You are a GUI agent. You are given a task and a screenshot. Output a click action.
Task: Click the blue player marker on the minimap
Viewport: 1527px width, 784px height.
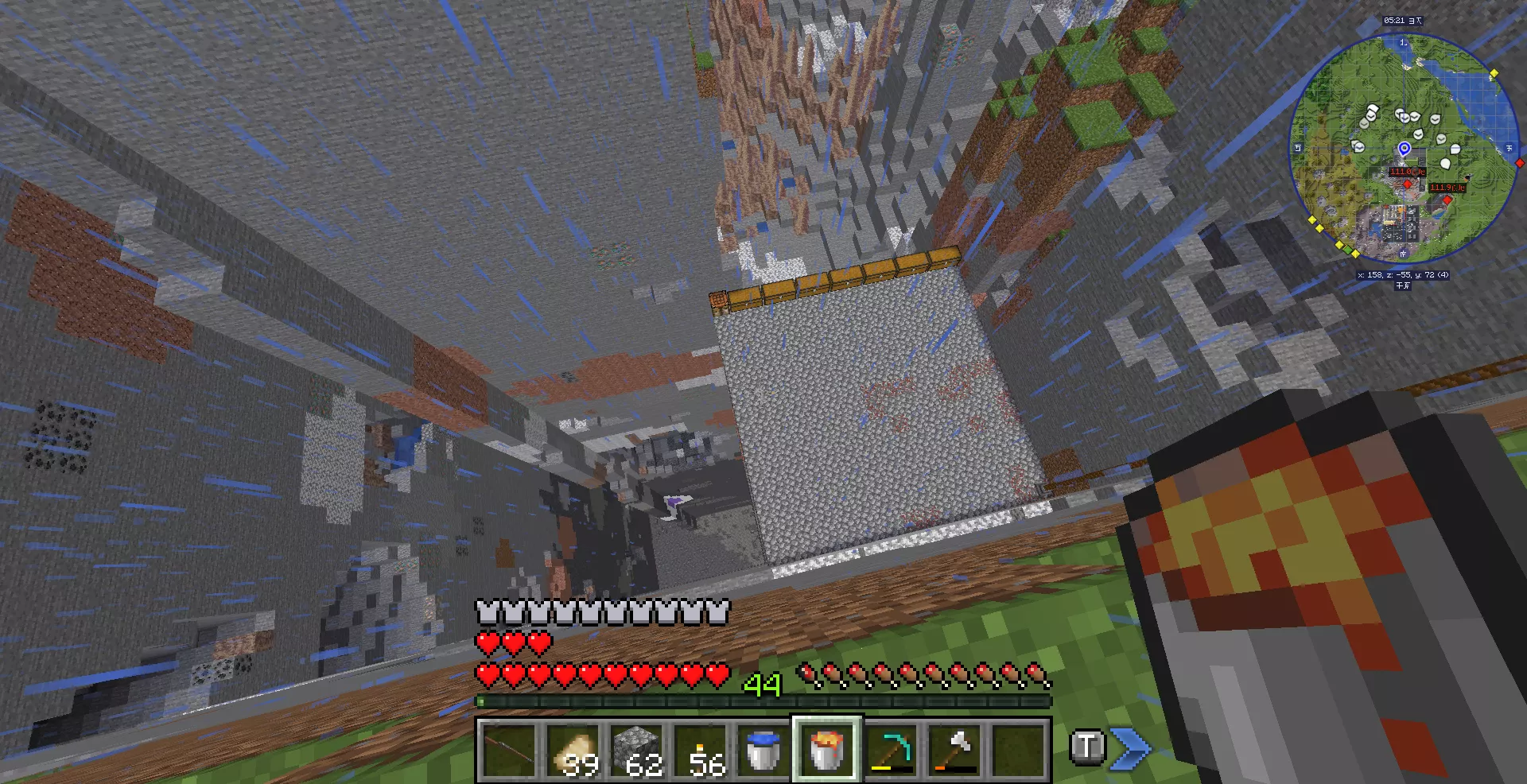(x=1405, y=149)
